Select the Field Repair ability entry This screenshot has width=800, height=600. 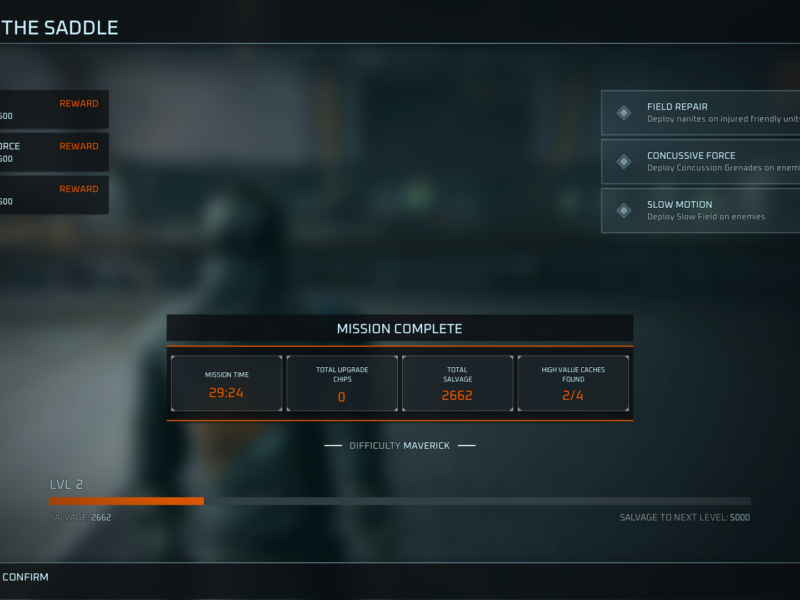click(700, 113)
